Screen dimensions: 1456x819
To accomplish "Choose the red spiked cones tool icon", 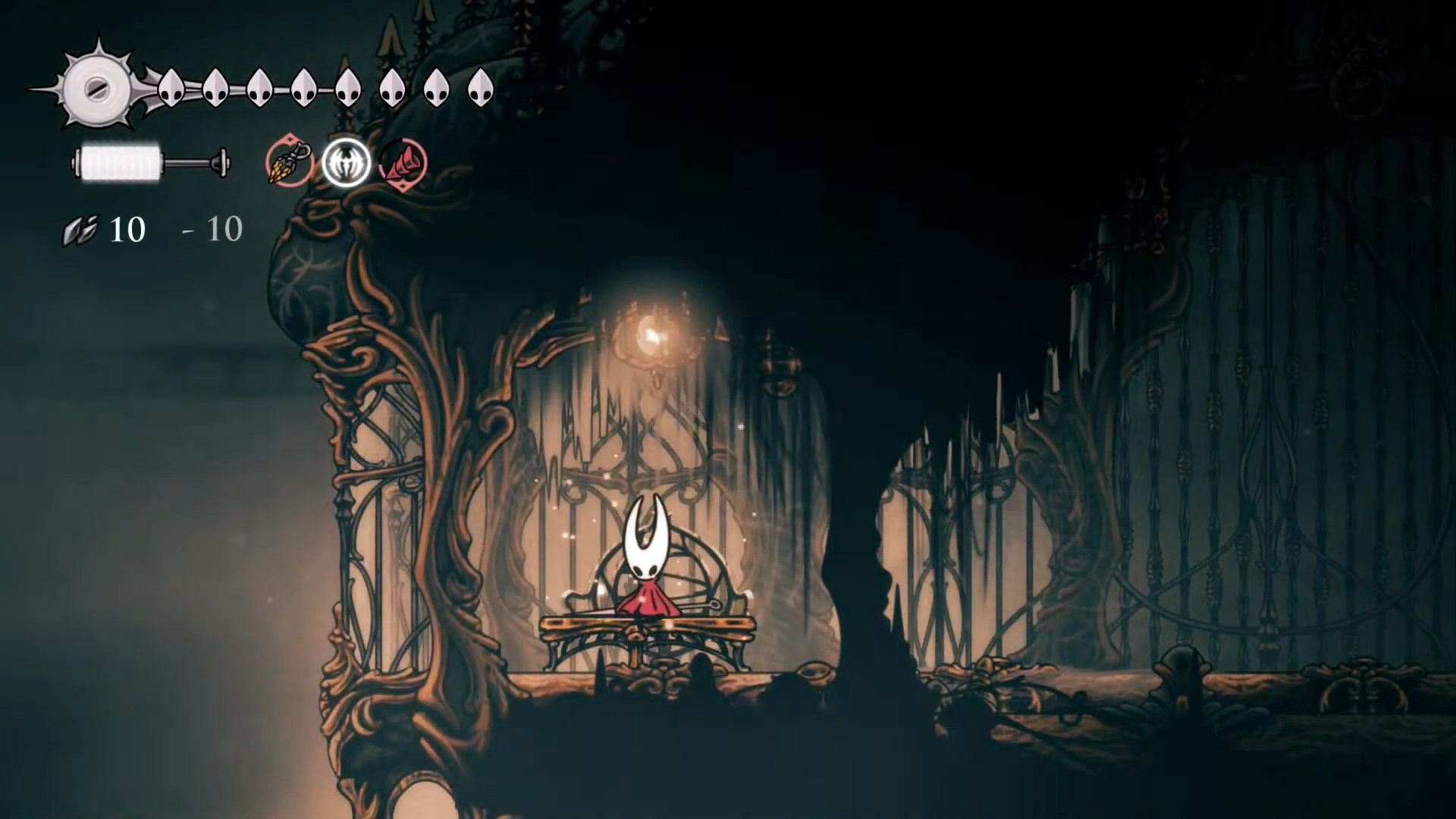I will [403, 163].
